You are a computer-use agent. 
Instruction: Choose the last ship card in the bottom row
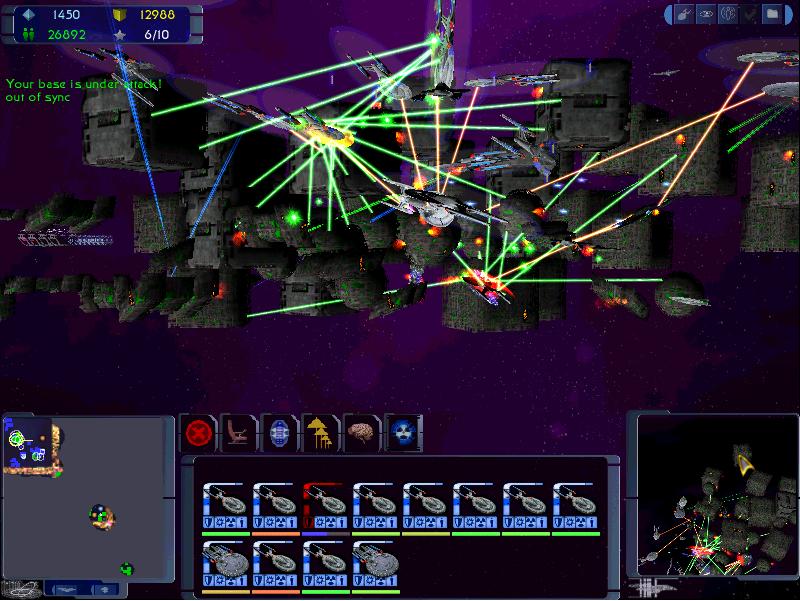pyautogui.click(x=376, y=565)
